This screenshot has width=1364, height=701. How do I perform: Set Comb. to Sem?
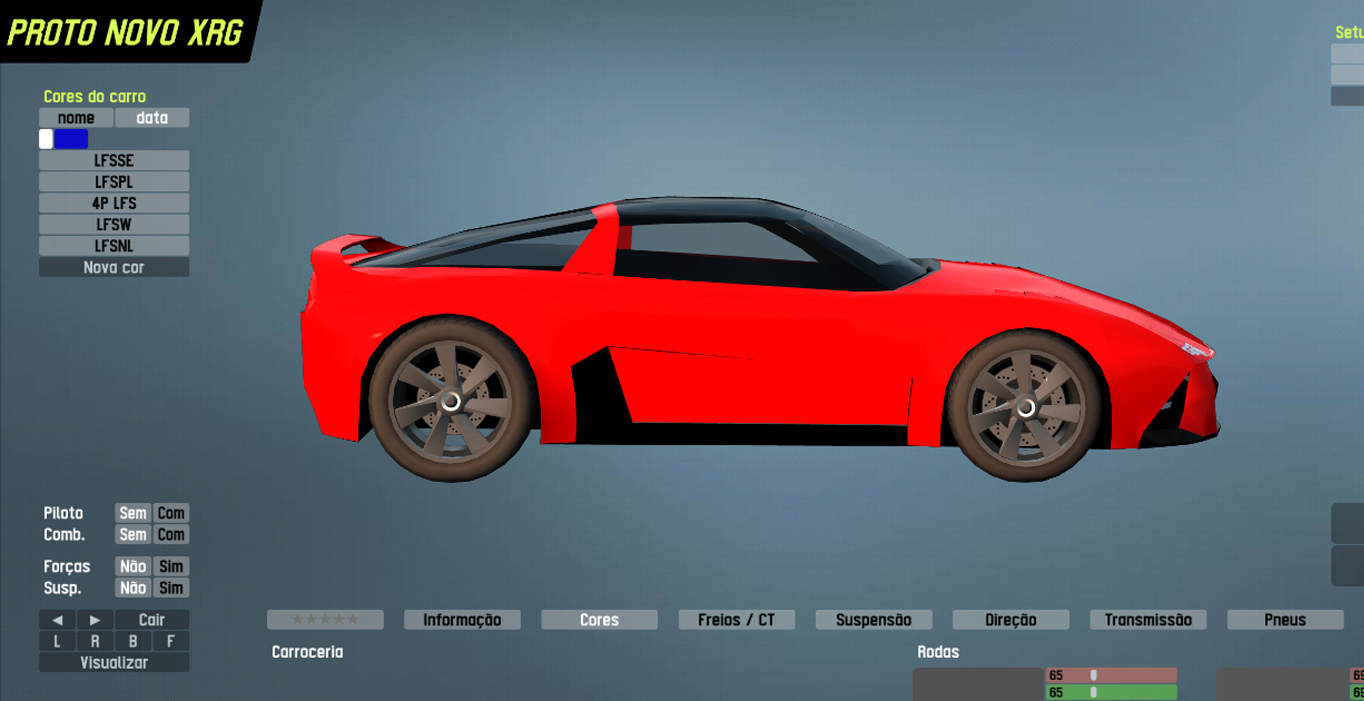coord(133,535)
